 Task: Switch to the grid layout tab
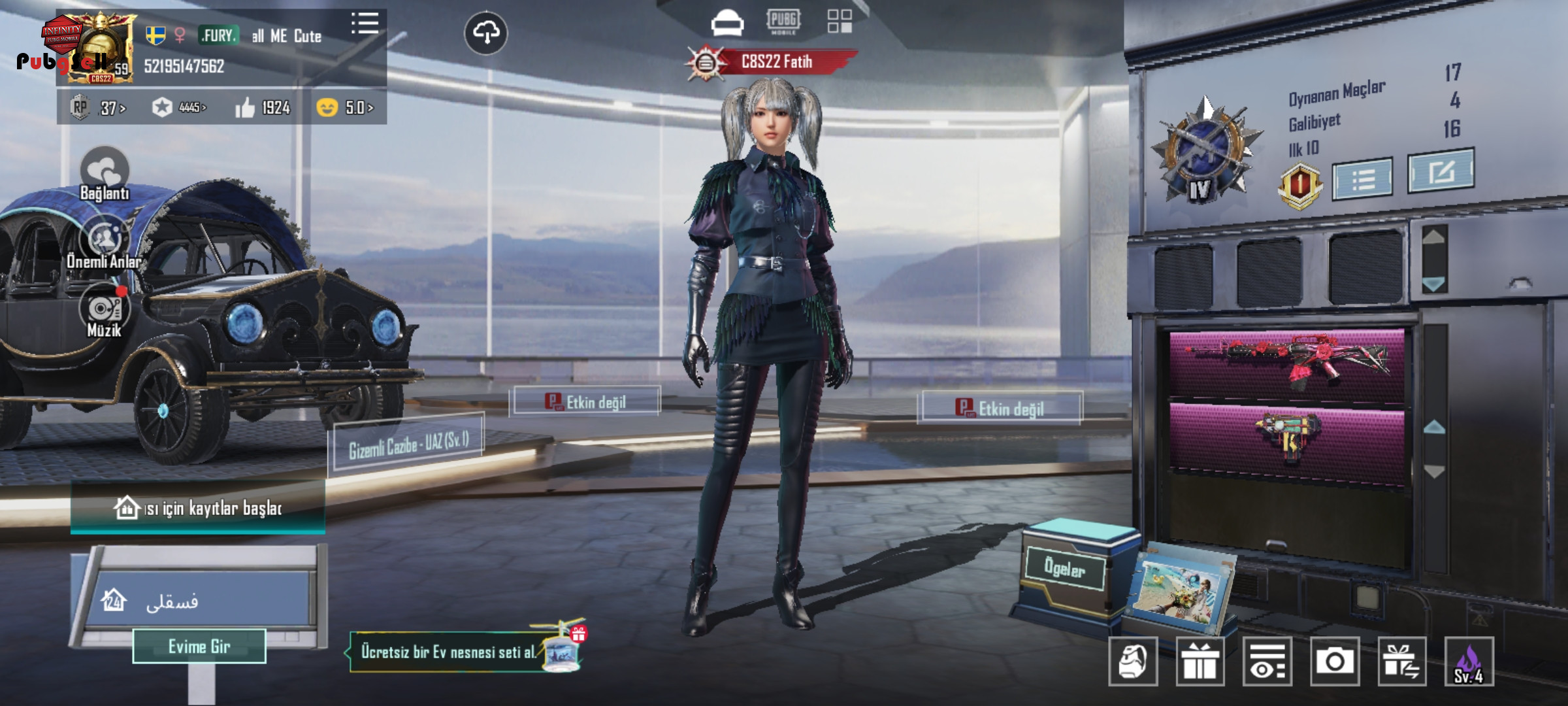[x=840, y=21]
